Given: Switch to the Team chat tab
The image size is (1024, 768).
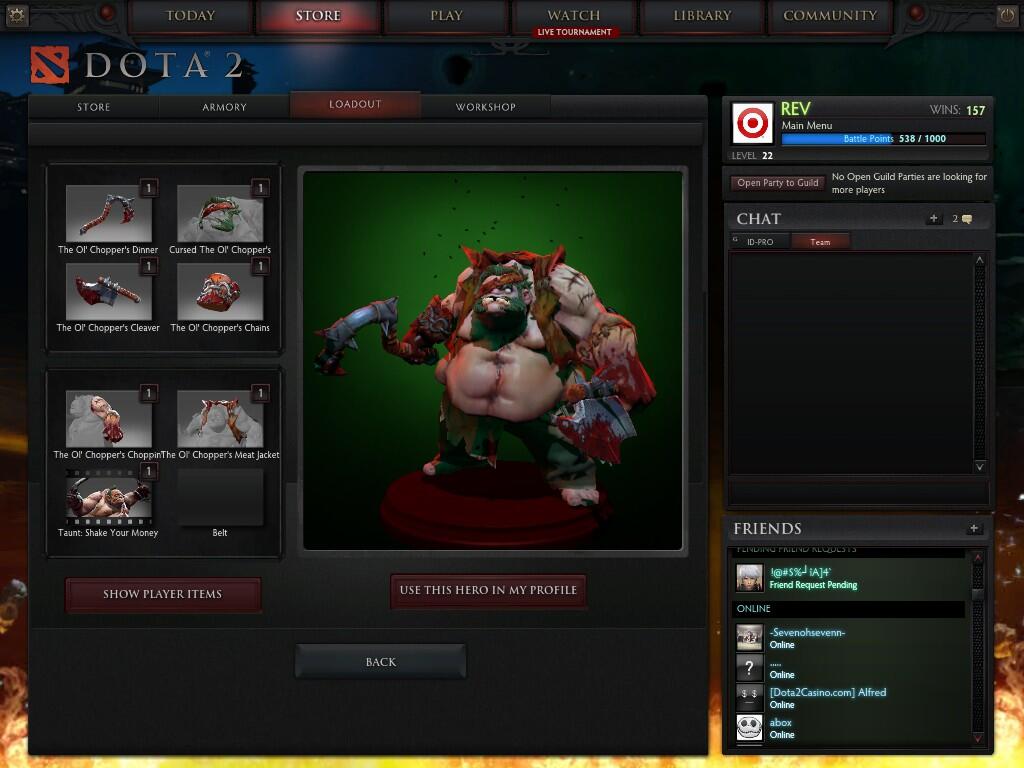Looking at the screenshot, I should coord(820,242).
